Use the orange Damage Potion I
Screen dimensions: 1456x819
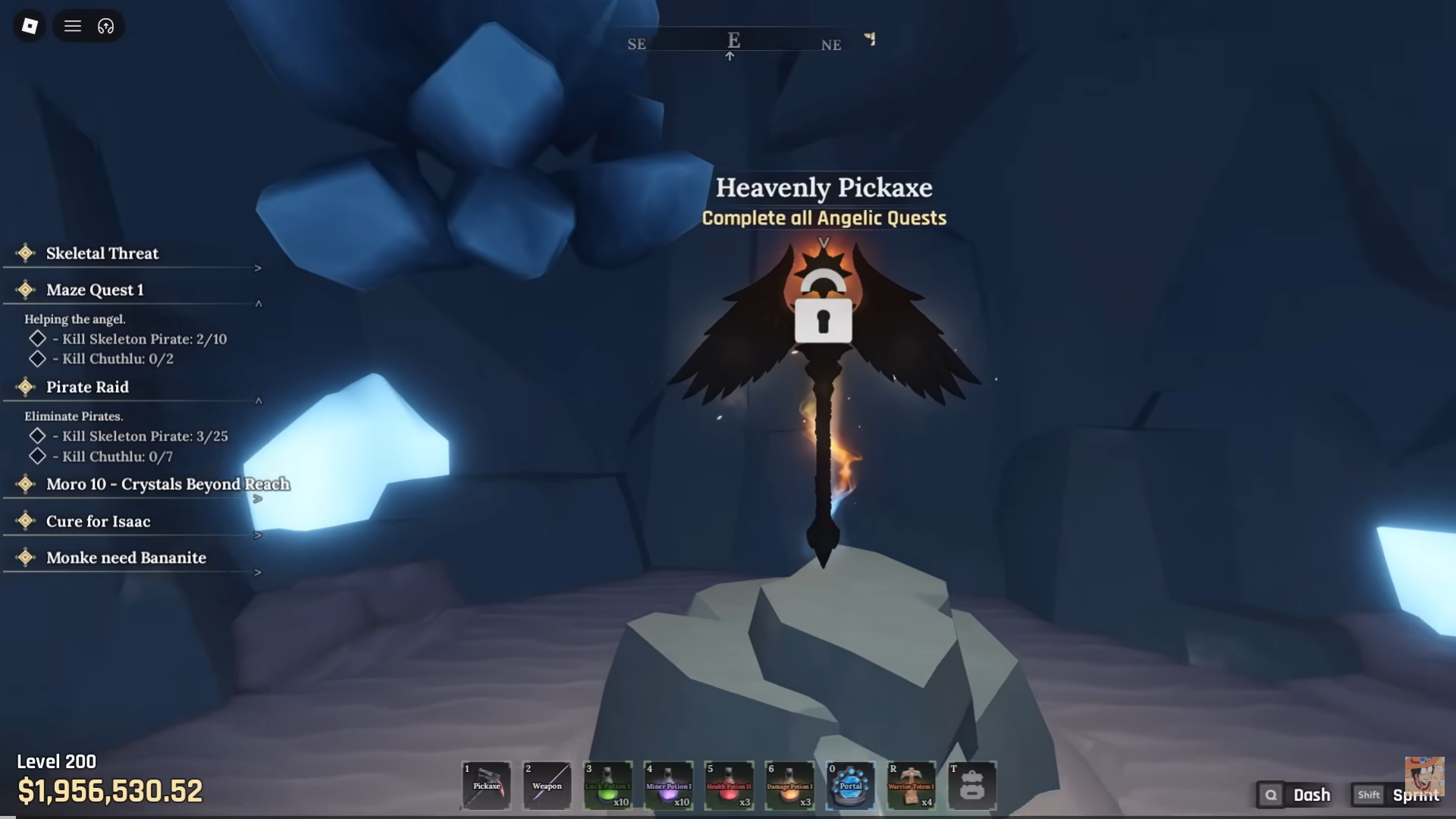[x=789, y=786]
